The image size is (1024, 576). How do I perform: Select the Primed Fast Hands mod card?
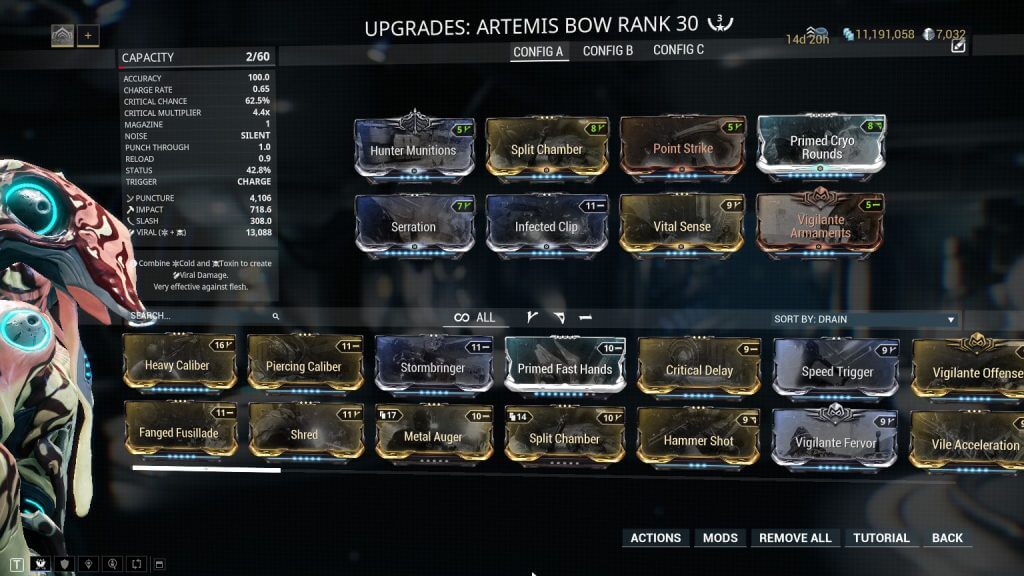[x=565, y=369]
